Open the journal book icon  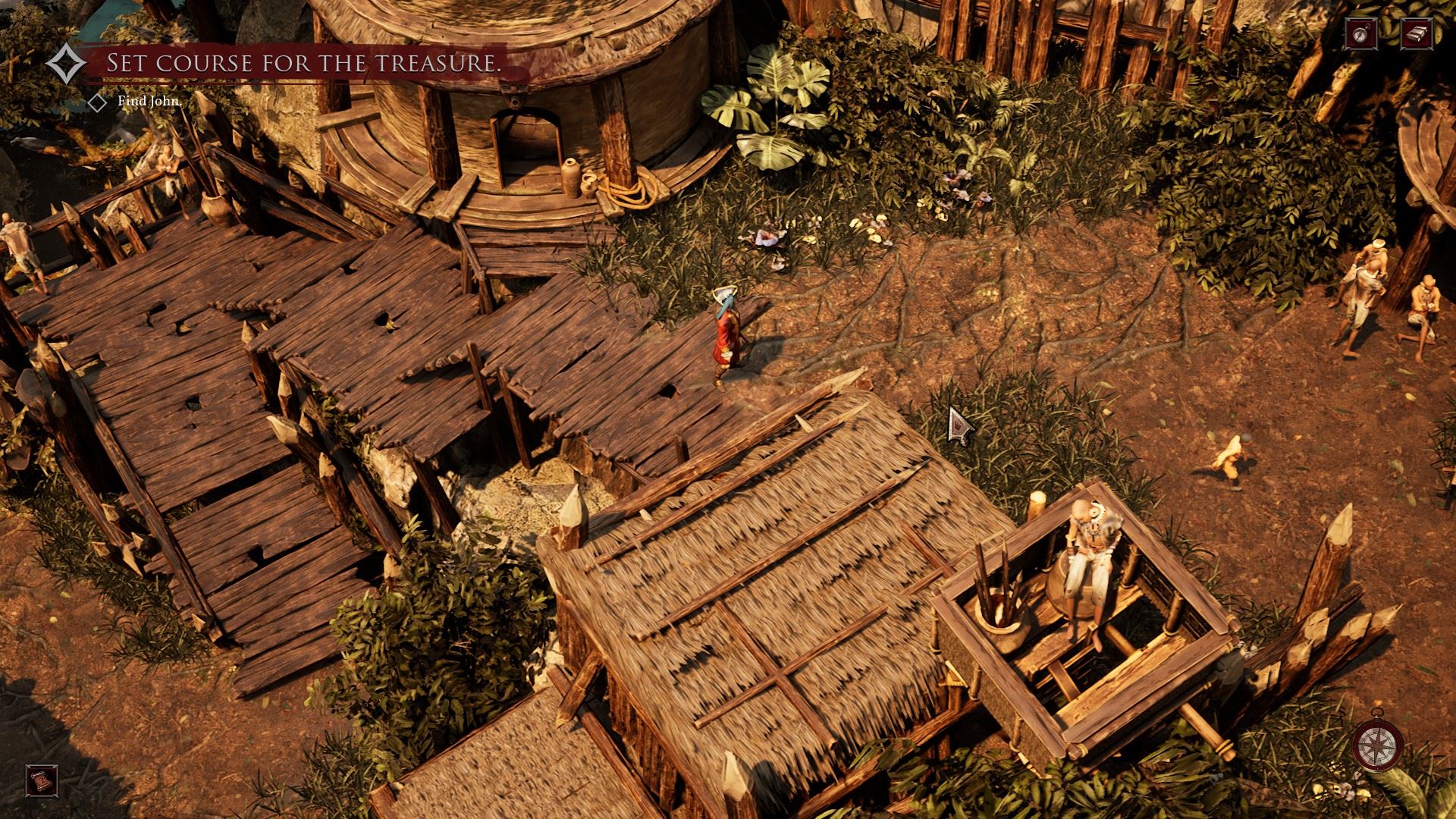[1415, 33]
